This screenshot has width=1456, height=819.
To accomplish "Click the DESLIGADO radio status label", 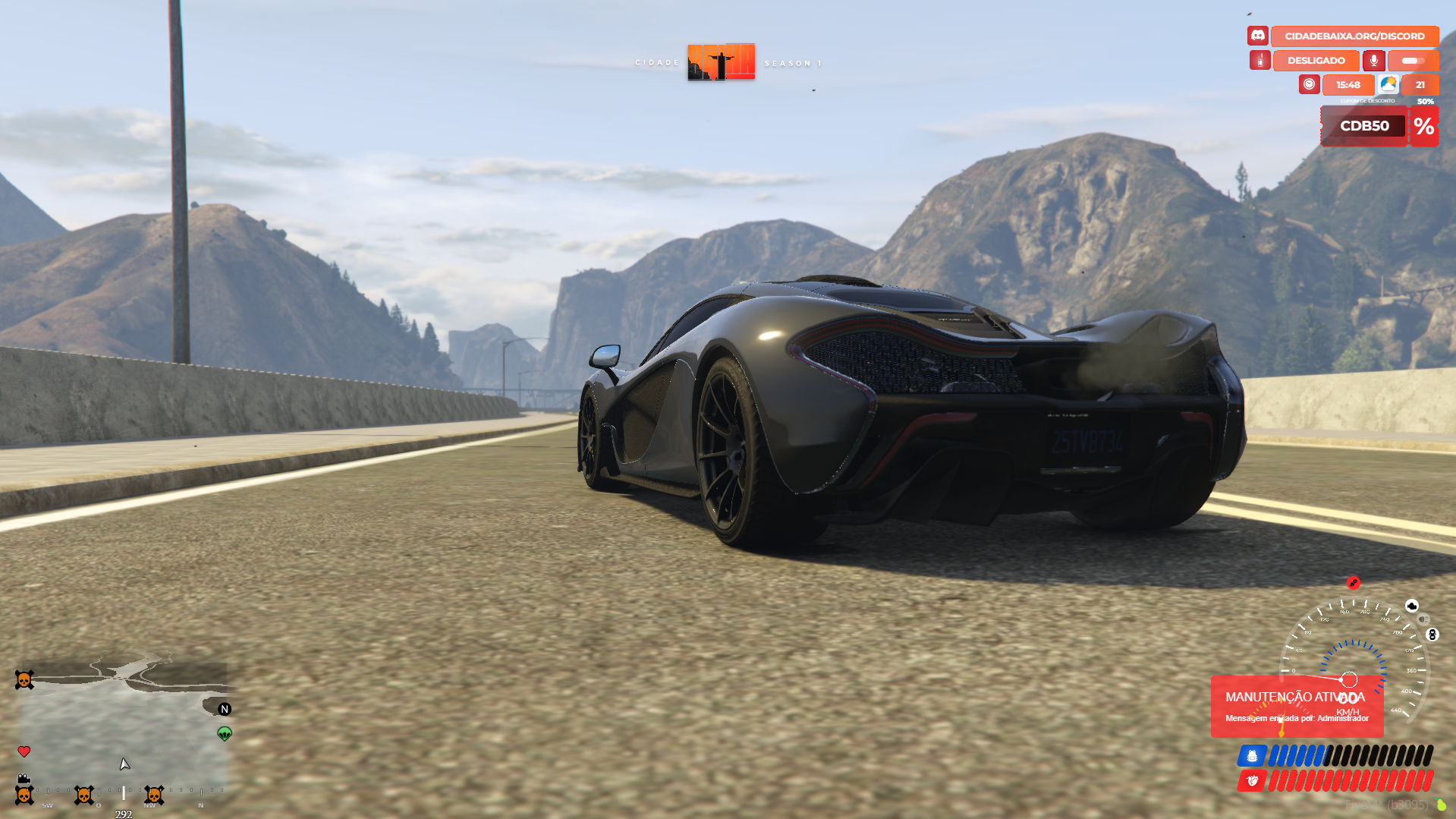I will click(1316, 61).
